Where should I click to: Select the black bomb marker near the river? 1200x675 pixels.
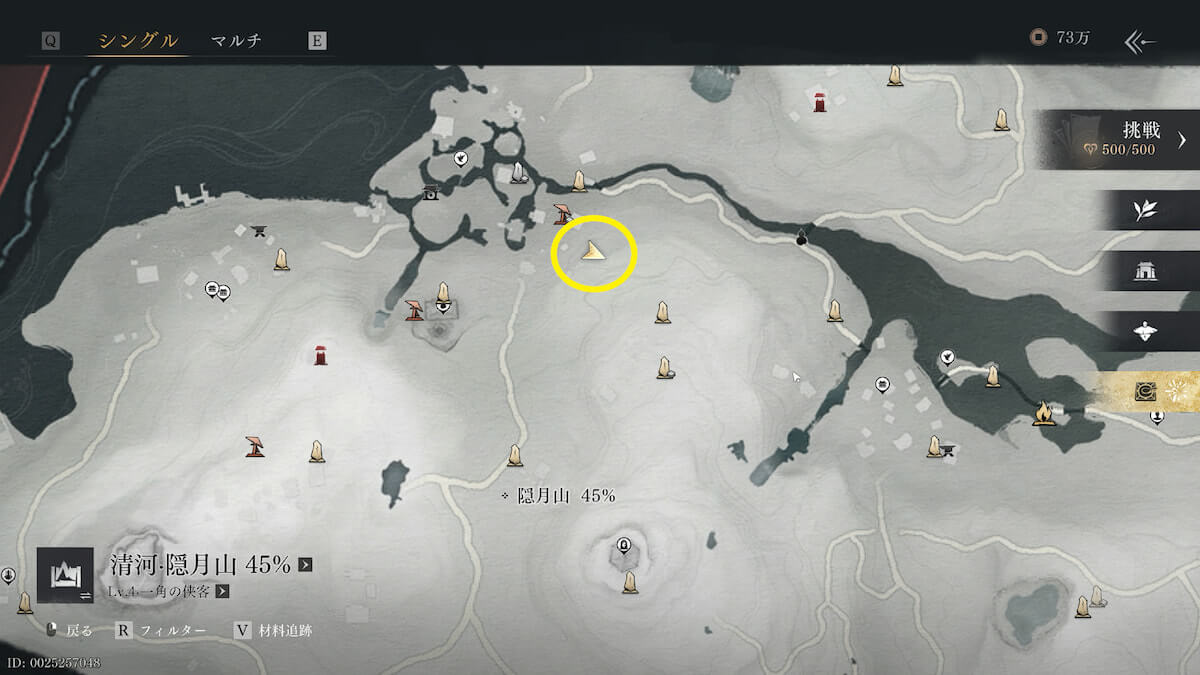coord(801,237)
